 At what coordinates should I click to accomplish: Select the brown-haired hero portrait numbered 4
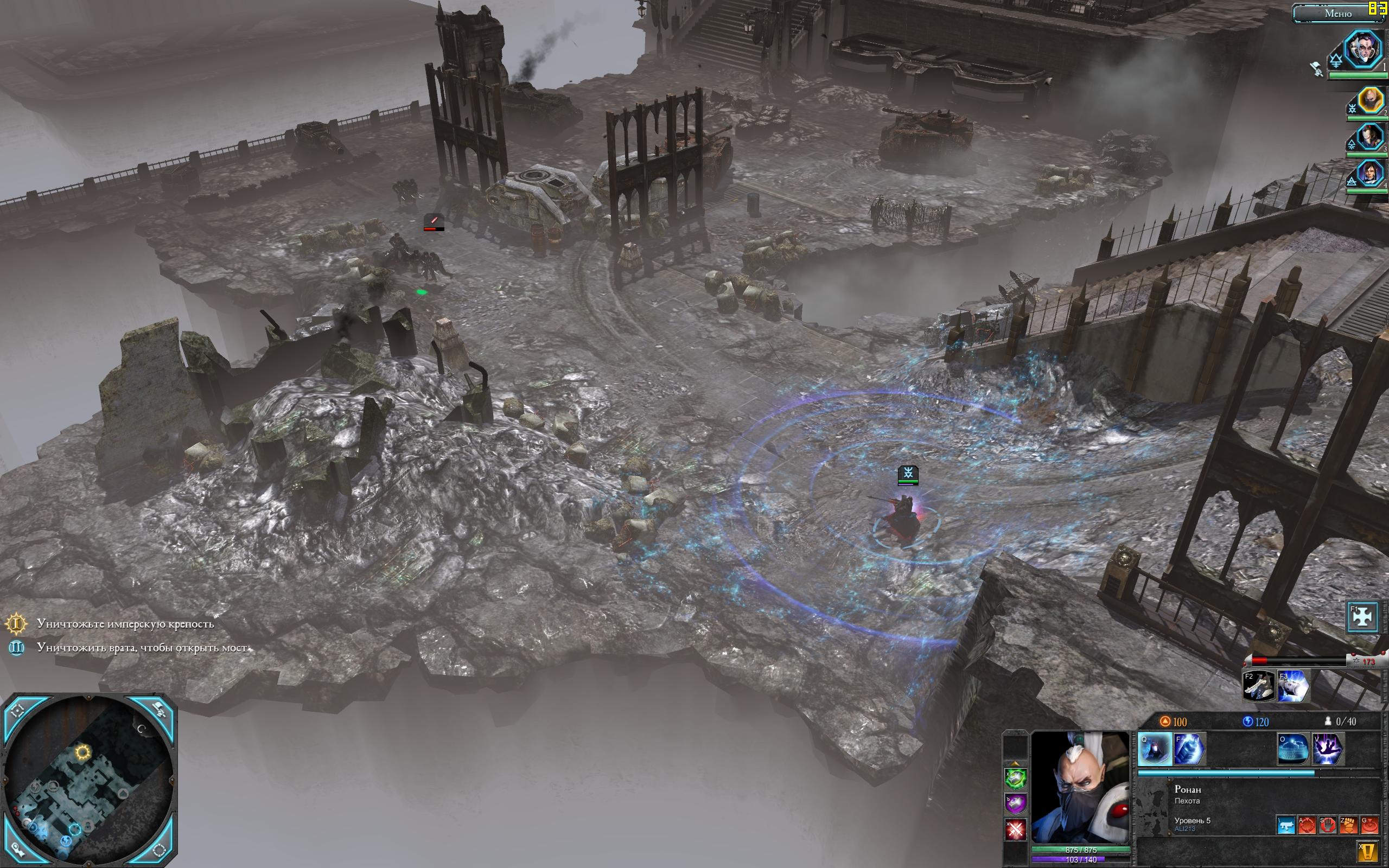1368,174
